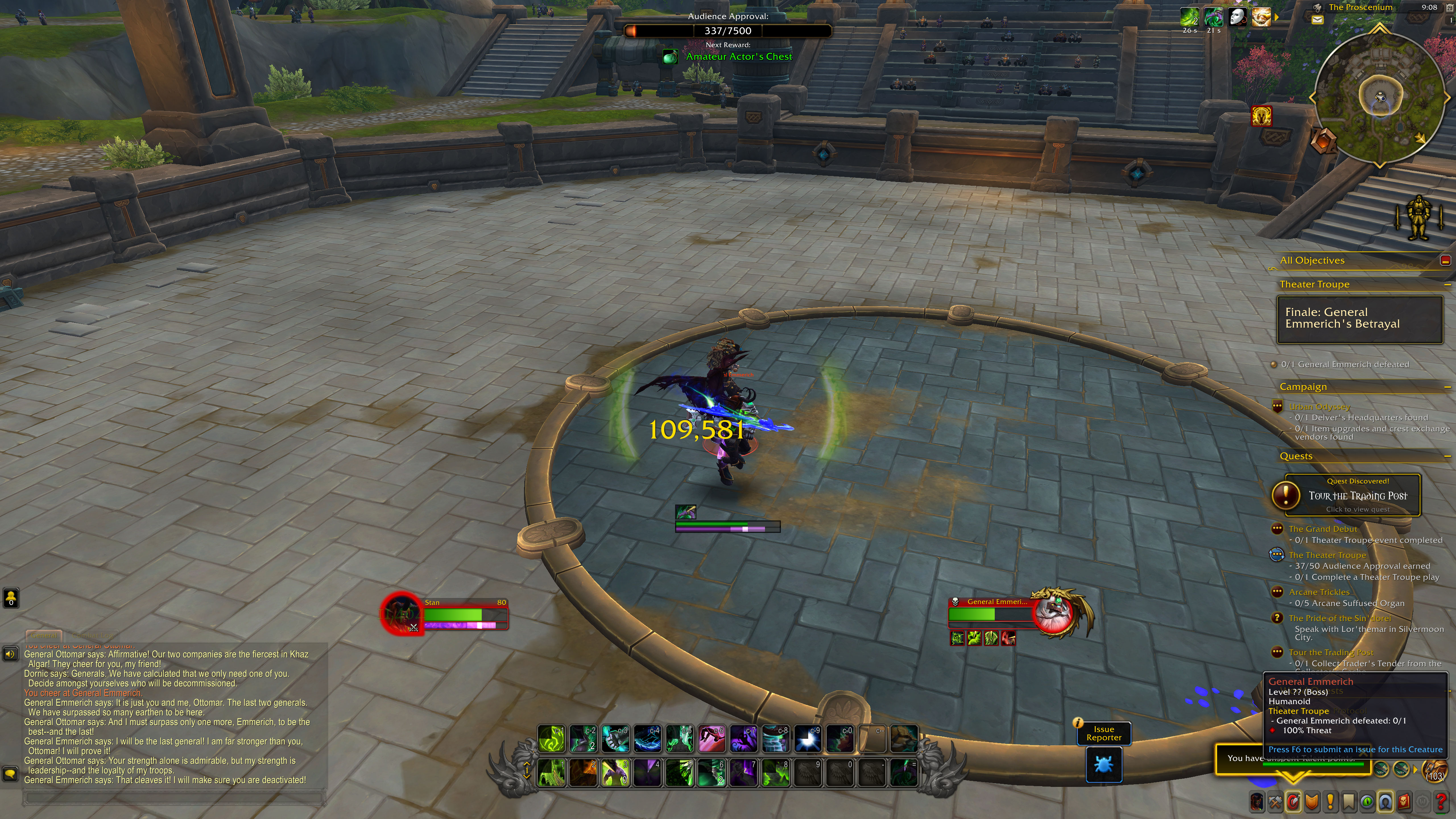Toggle the minimap tracking binoculars icon
This screenshot has height=819, width=1456.
(x=1318, y=8)
